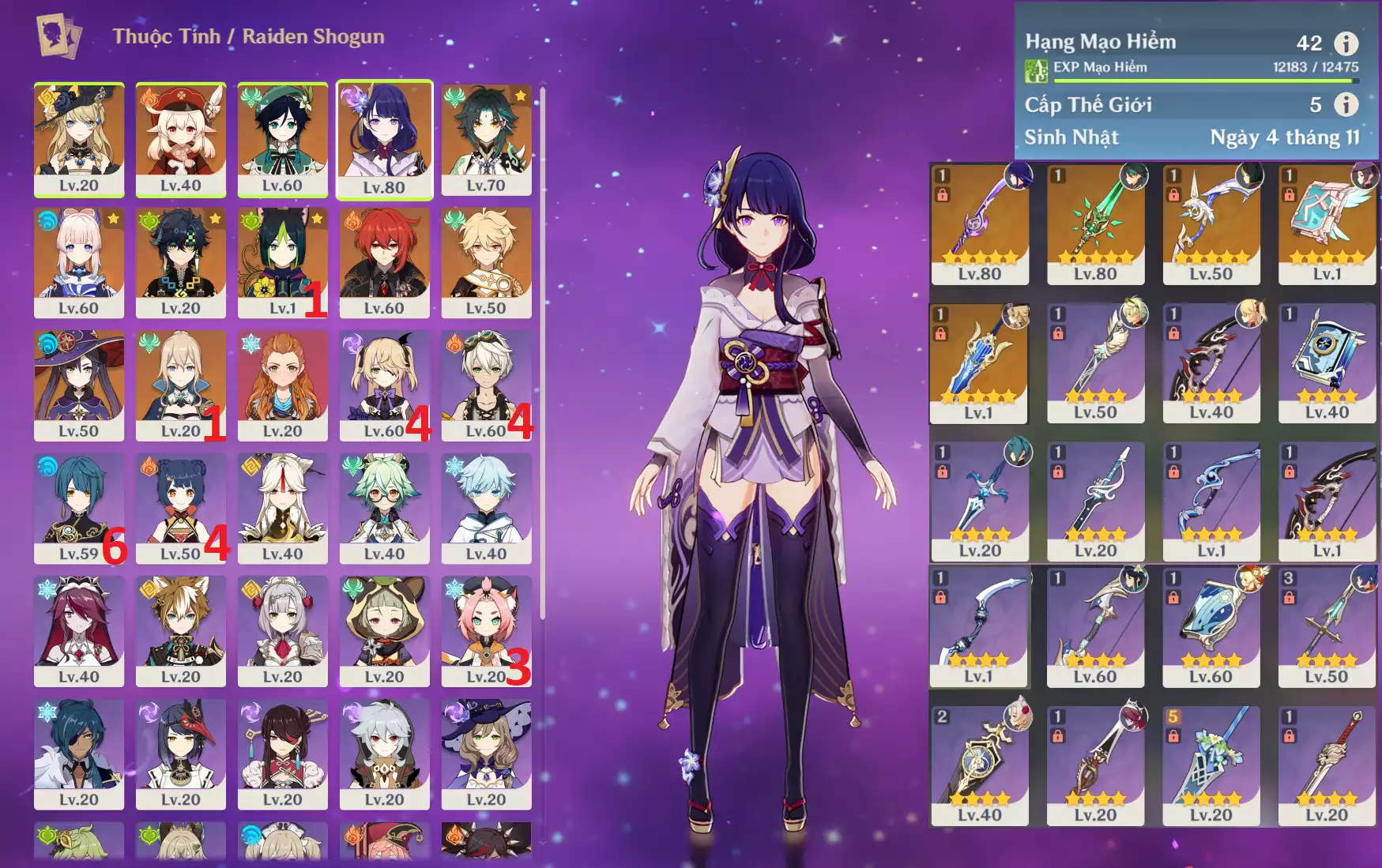
Task: Choose Klee's Lv.40 character card
Action: point(181,139)
